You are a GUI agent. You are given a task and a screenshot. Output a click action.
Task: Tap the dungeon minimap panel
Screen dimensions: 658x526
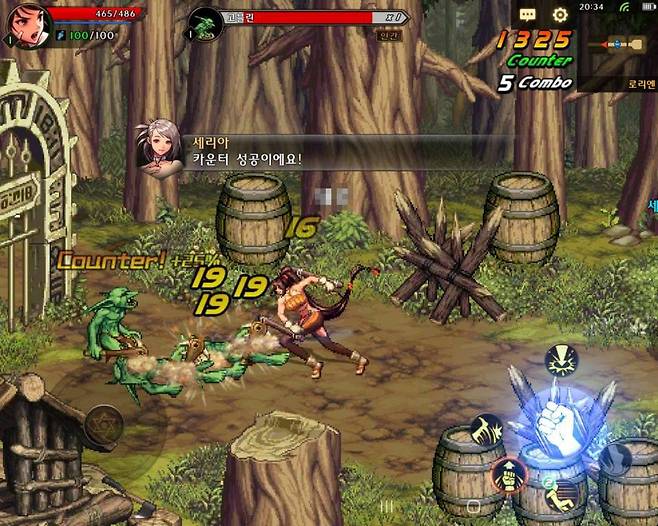(616, 48)
